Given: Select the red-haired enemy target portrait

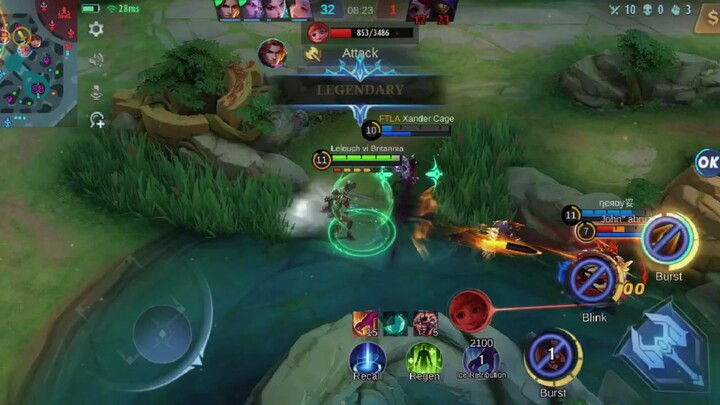Looking at the screenshot, I should point(319,31).
